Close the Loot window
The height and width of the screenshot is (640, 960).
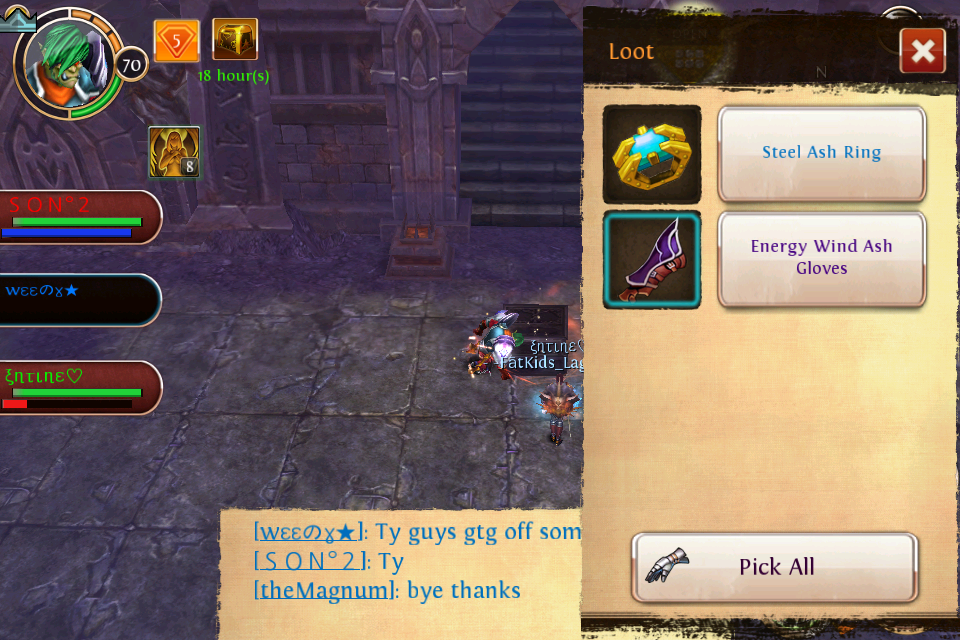coord(922,51)
